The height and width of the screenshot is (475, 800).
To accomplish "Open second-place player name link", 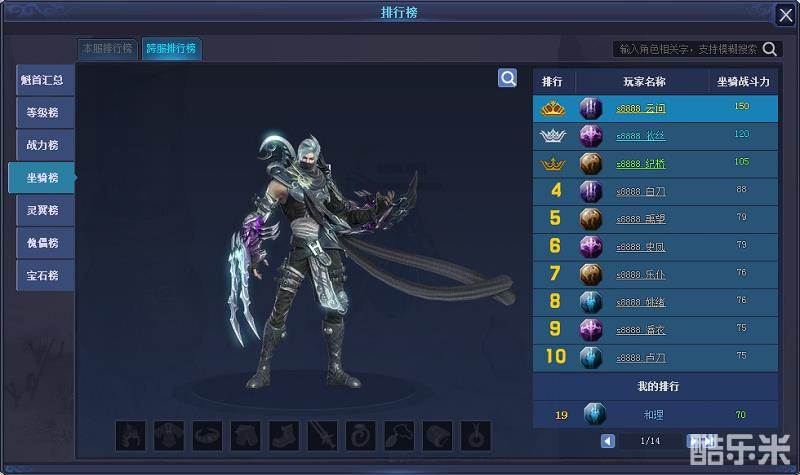I will pyautogui.click(x=641, y=135).
